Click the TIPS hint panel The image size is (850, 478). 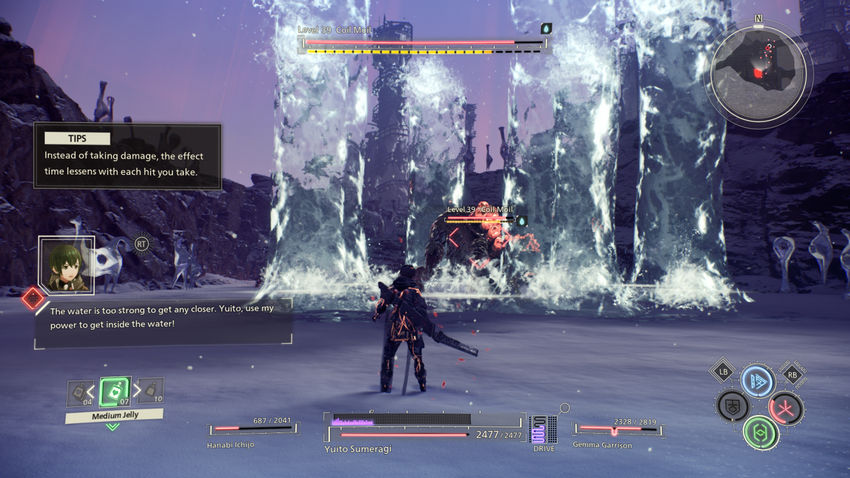click(127, 156)
